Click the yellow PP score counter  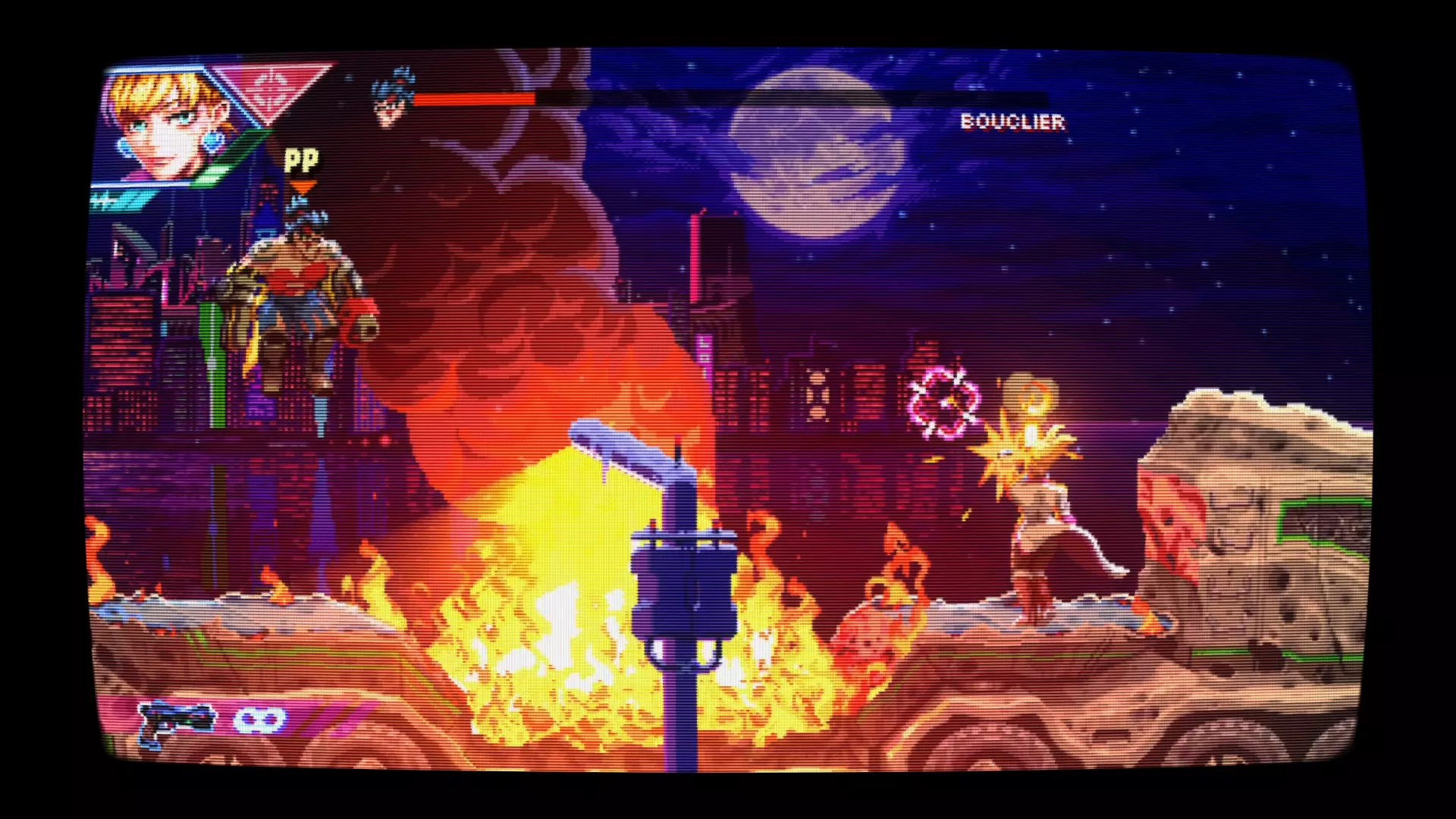coord(301,159)
